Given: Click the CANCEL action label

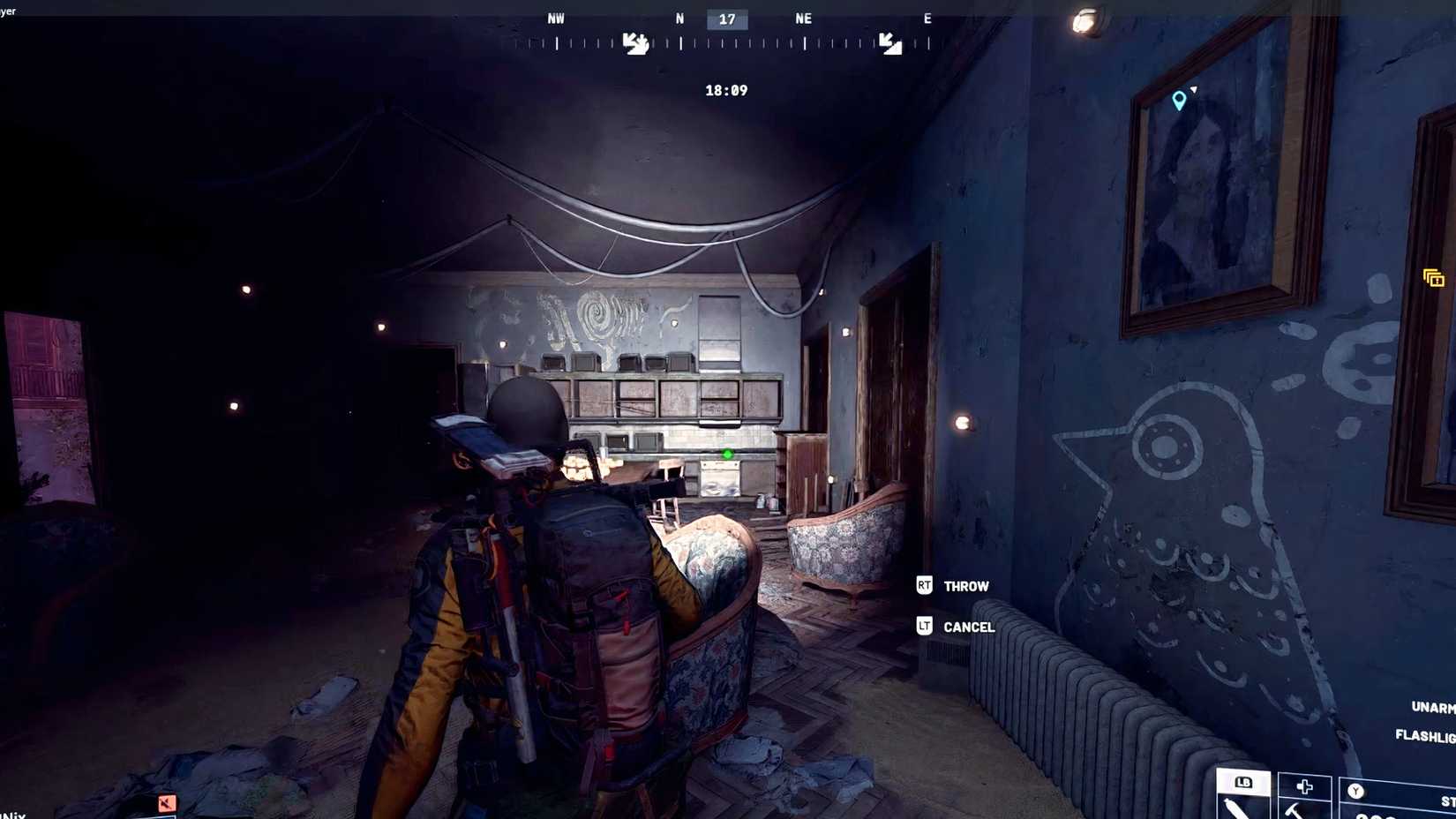Looking at the screenshot, I should (970, 627).
